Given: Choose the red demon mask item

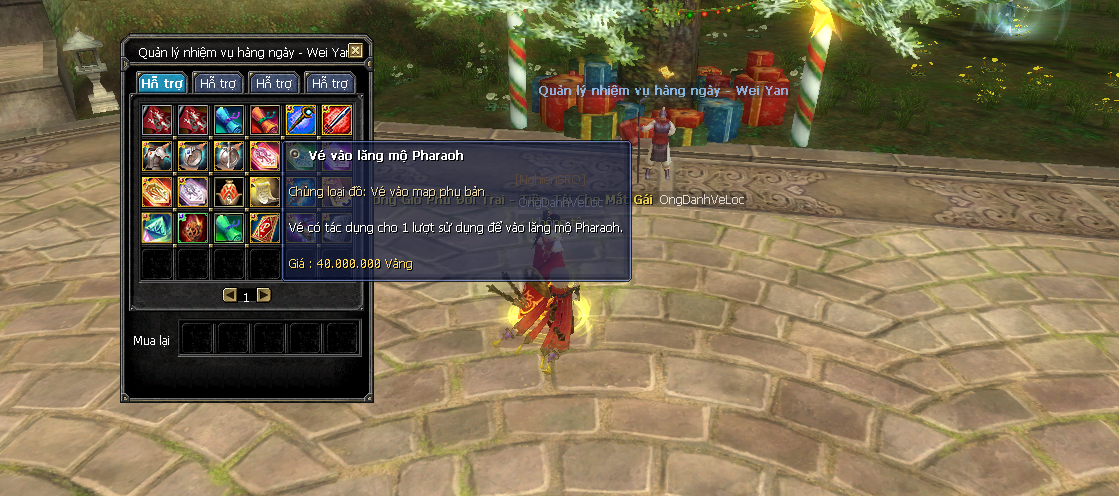Looking at the screenshot, I should click(x=193, y=227).
